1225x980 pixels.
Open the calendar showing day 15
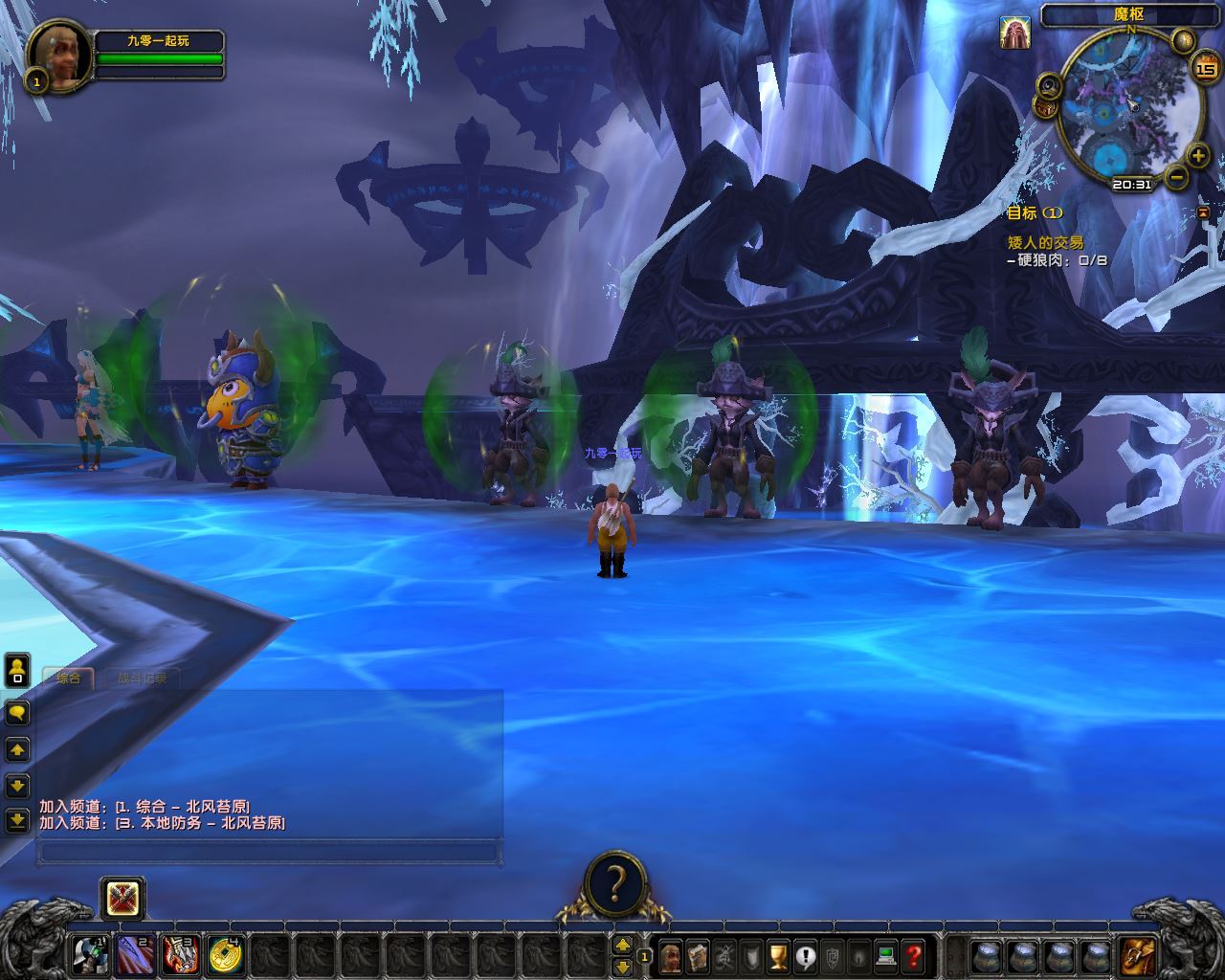[1203, 68]
